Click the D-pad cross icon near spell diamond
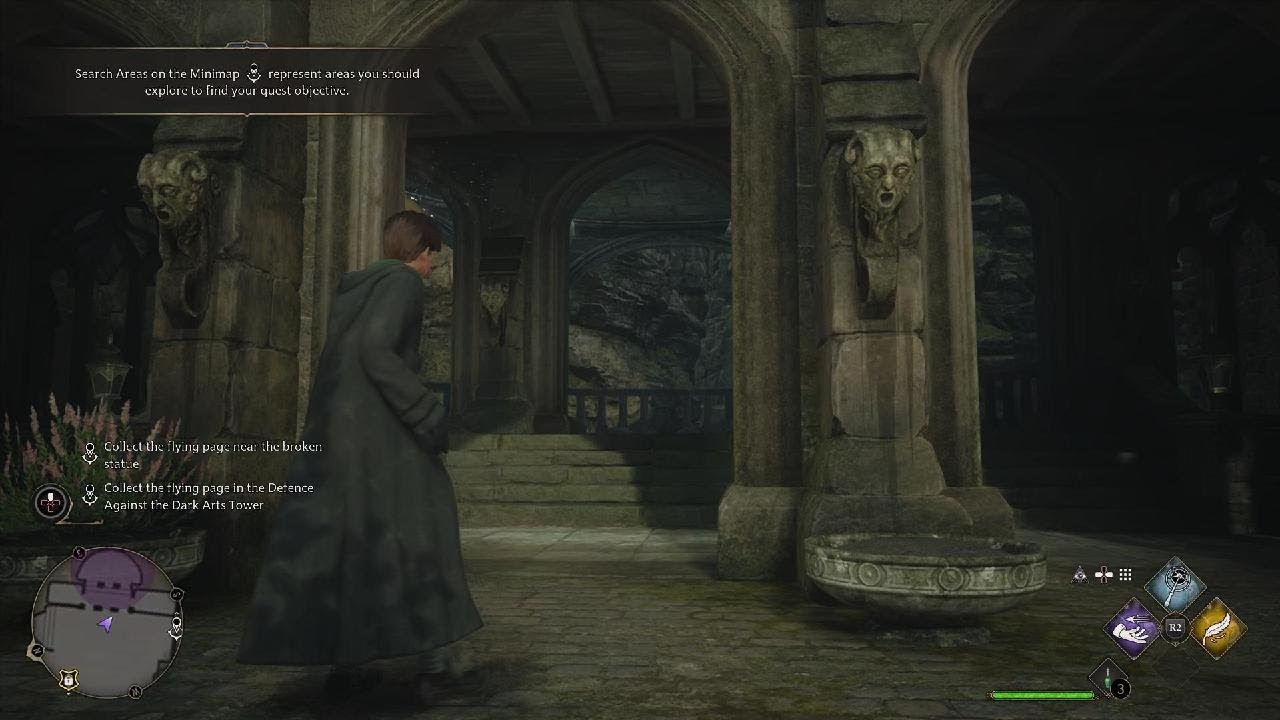The image size is (1280, 720). [1102, 575]
